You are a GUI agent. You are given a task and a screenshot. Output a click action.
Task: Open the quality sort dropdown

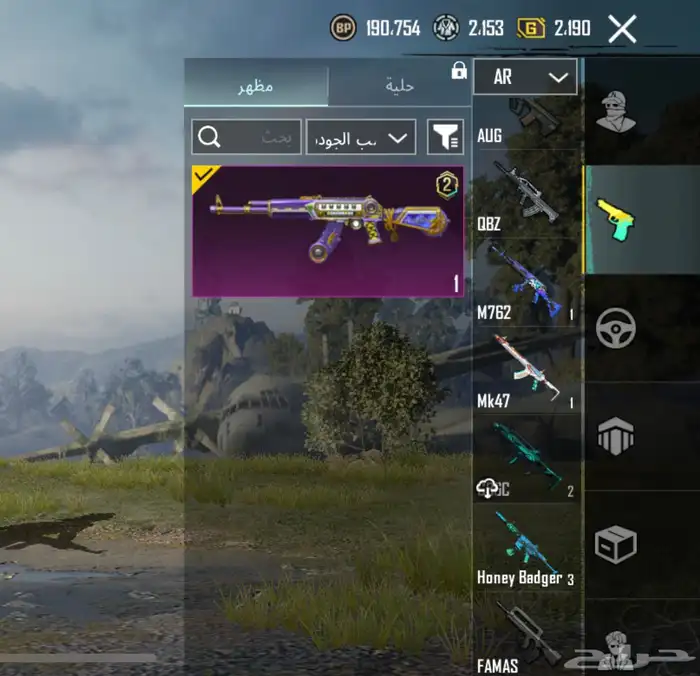click(x=360, y=136)
